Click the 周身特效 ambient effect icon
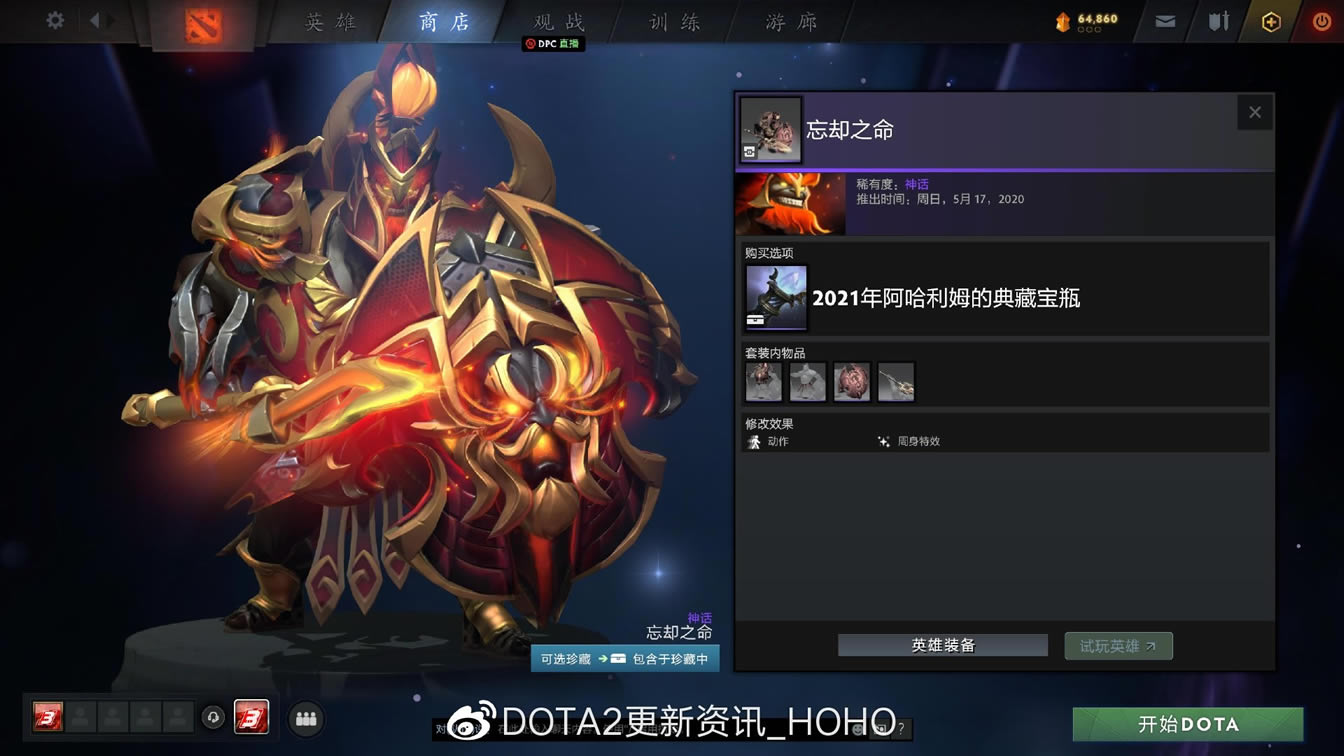The width and height of the screenshot is (1344, 756). [x=885, y=440]
